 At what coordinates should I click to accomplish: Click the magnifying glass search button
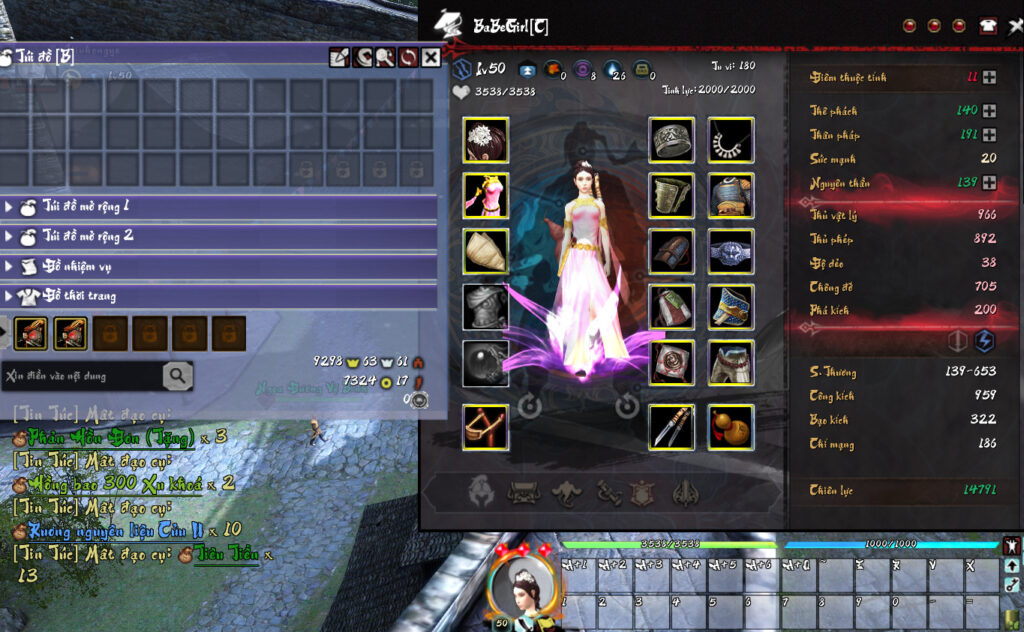tap(178, 376)
